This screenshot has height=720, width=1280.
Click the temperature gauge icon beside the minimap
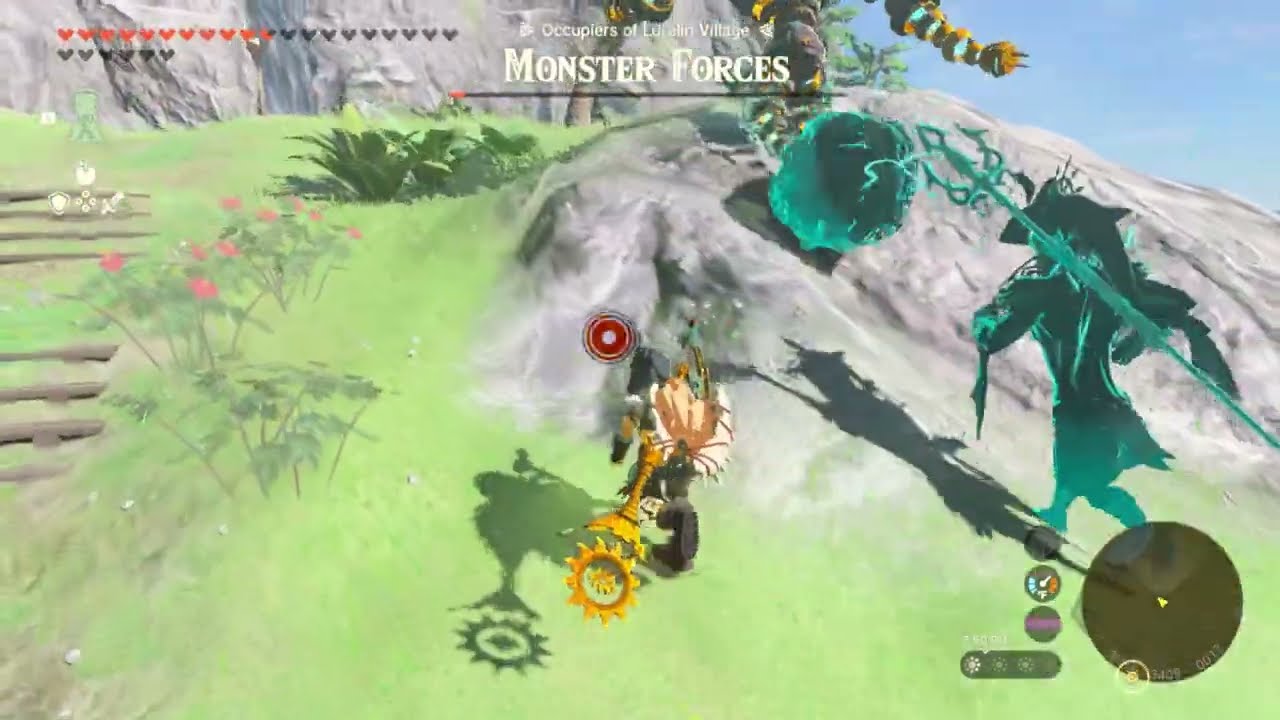(x=1043, y=585)
